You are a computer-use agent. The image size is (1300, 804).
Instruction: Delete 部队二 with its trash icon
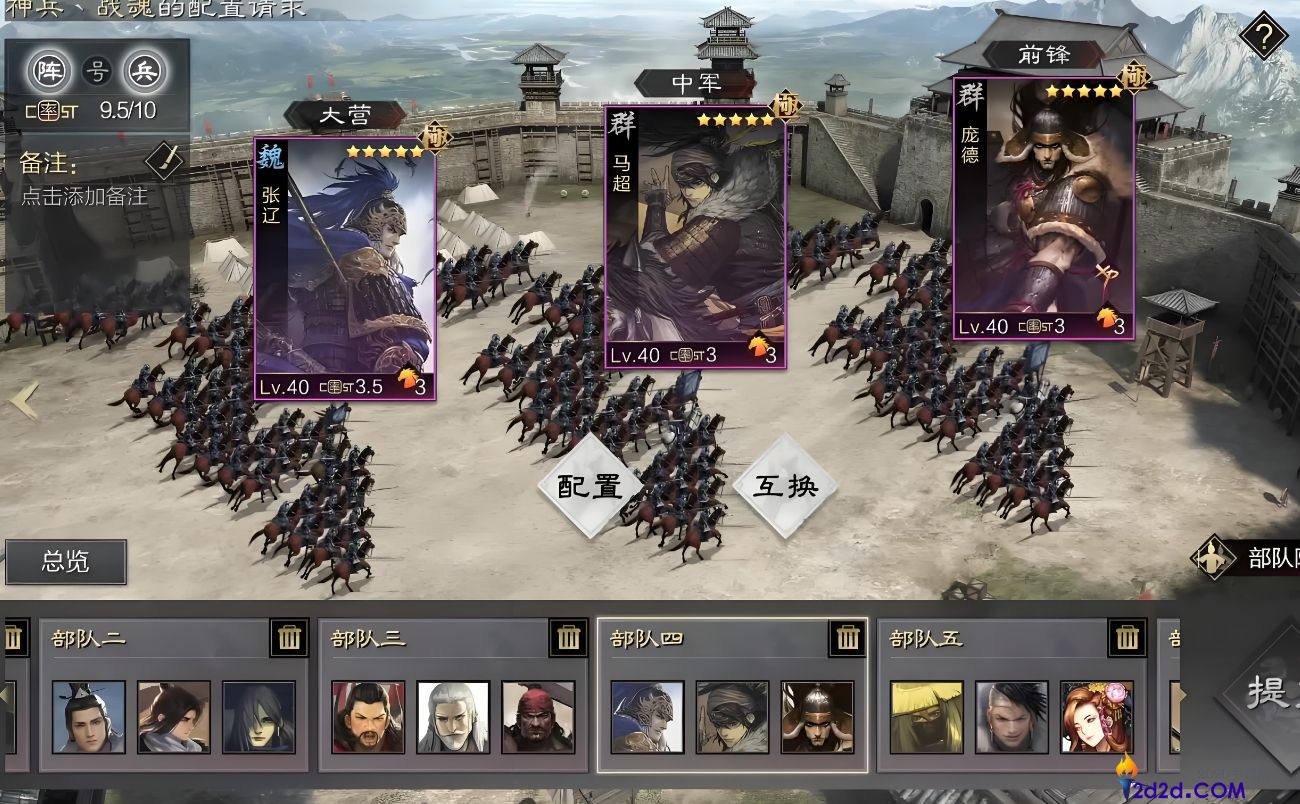[x=289, y=638]
